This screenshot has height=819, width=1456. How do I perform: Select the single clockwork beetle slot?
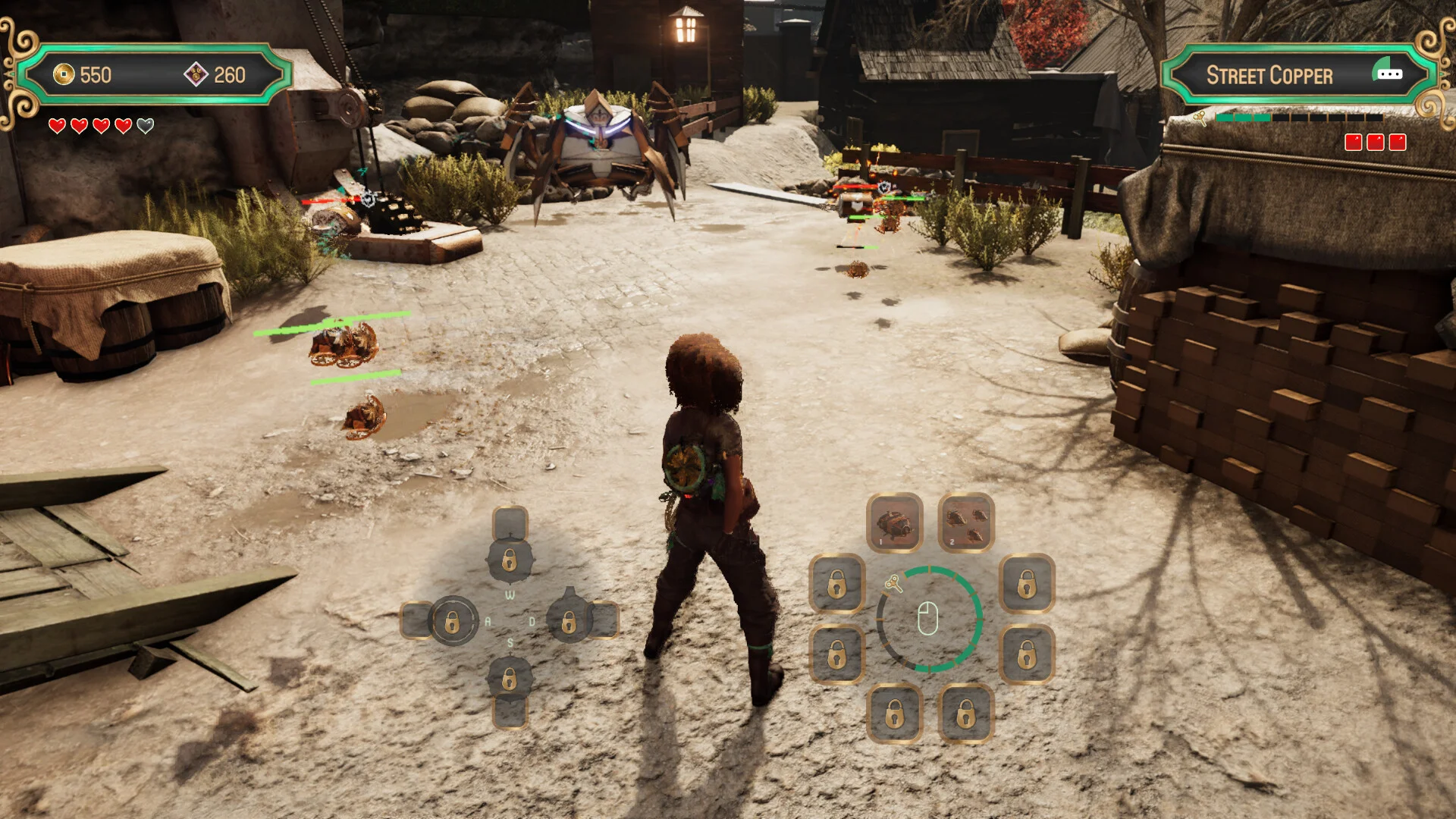(895, 522)
